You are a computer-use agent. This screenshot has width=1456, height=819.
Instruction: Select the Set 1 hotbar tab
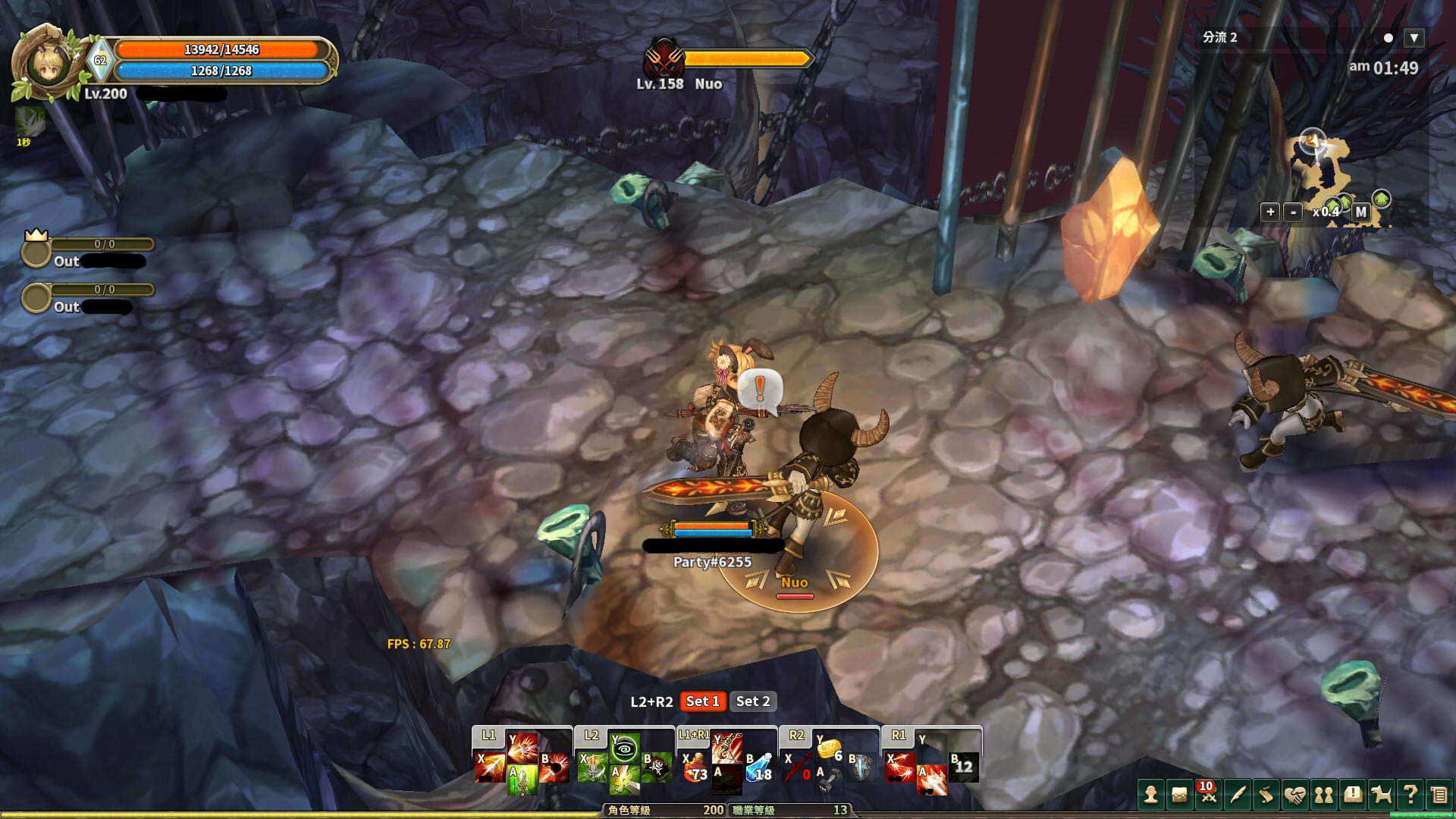(x=702, y=701)
